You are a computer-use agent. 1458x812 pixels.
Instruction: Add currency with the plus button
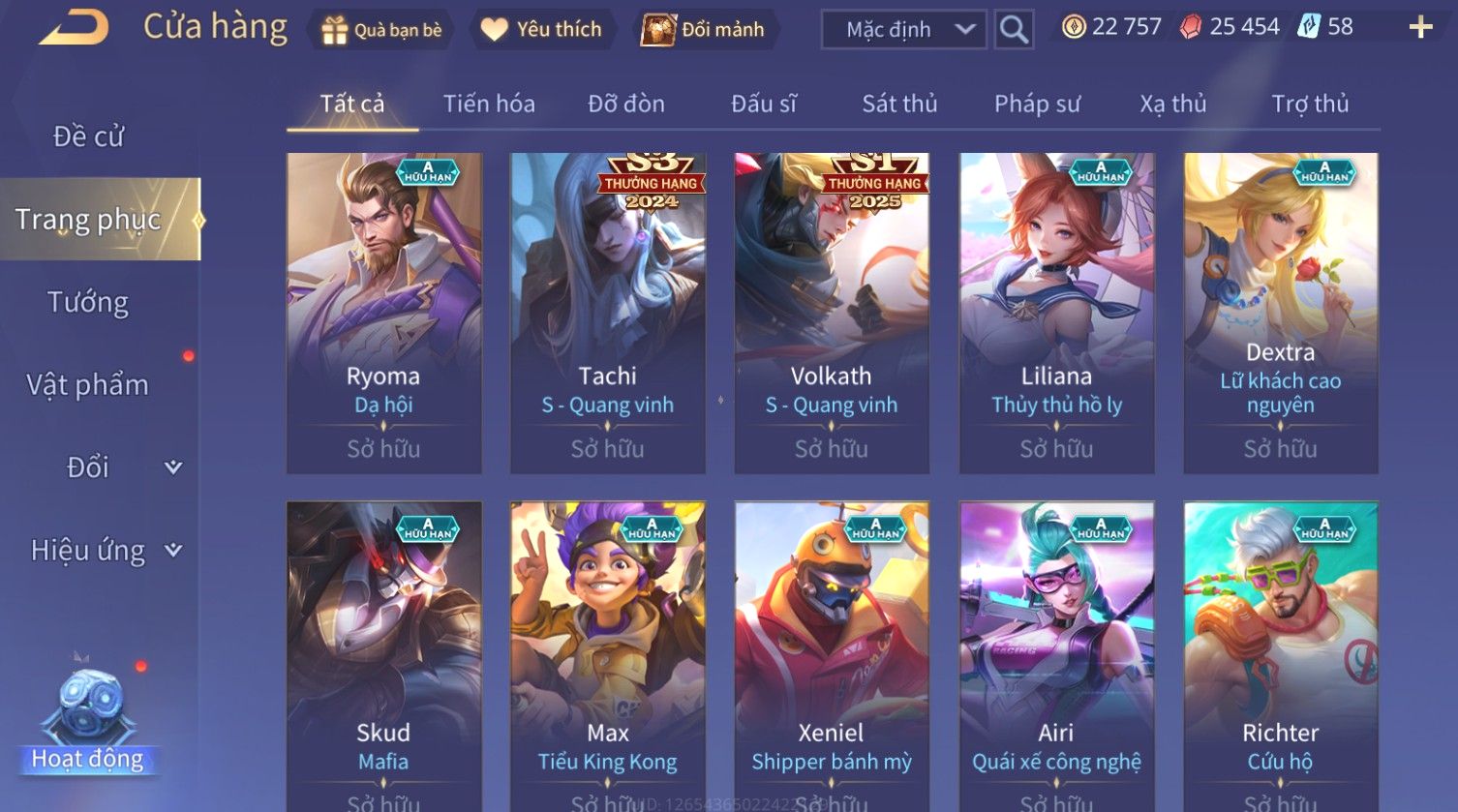click(1419, 27)
